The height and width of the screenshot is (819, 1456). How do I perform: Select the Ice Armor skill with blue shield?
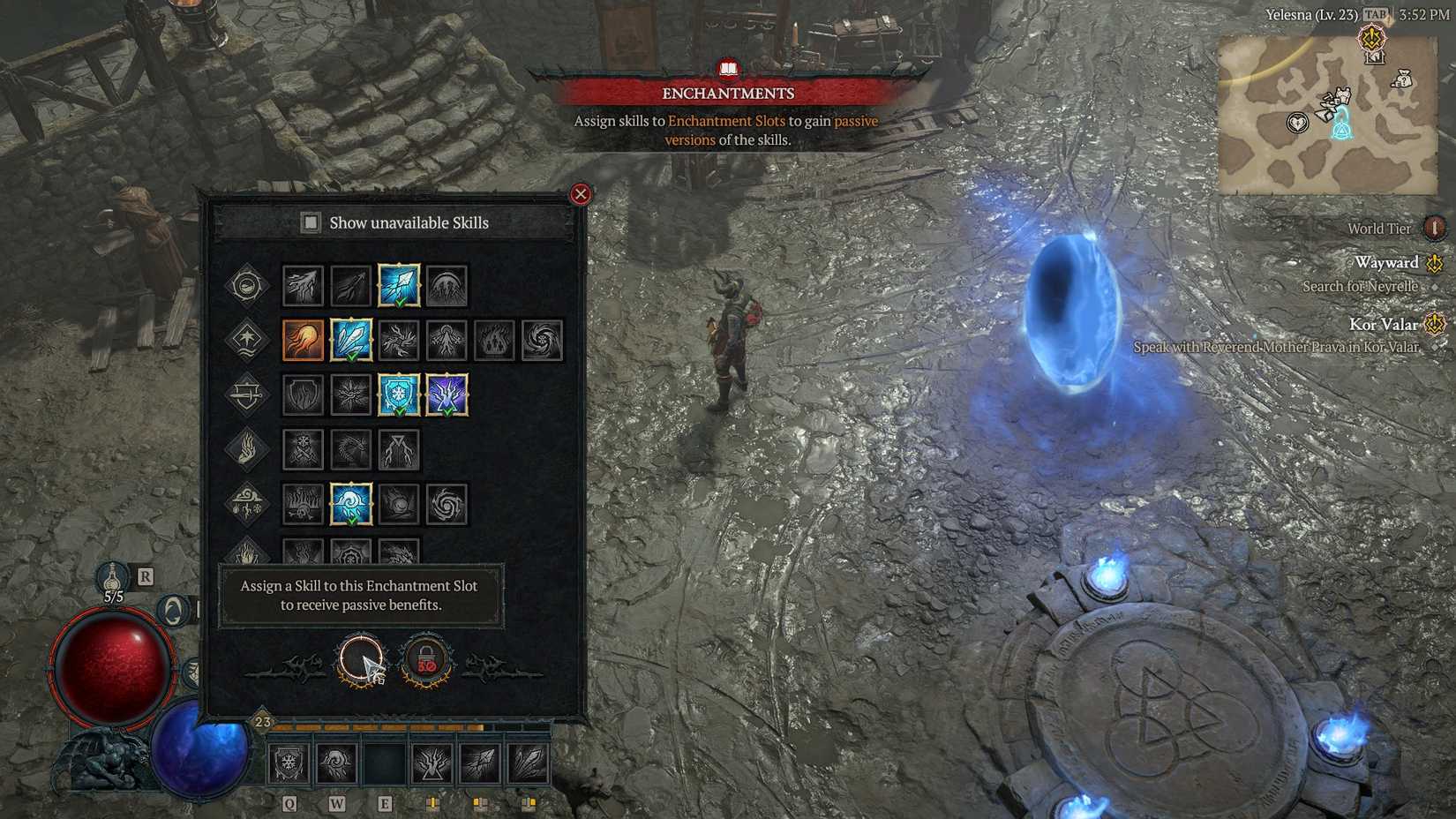(x=398, y=395)
